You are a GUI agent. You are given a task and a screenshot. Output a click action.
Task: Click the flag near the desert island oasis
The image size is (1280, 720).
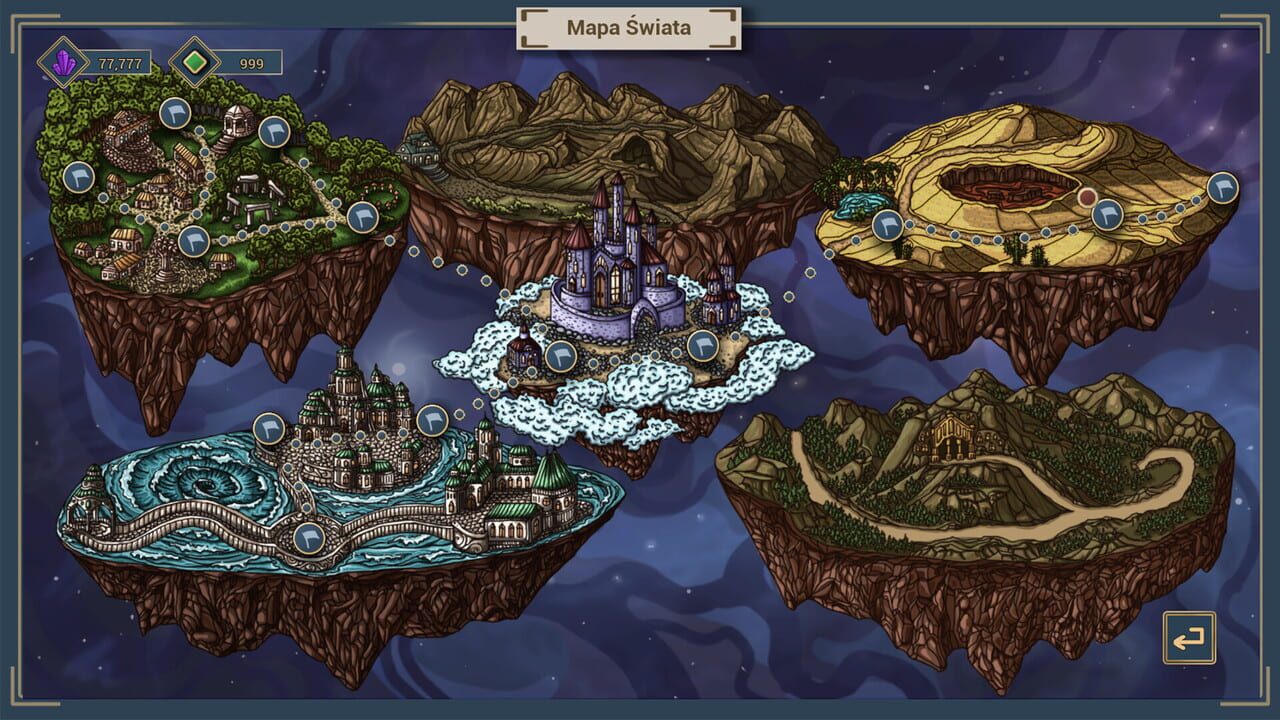tap(888, 225)
